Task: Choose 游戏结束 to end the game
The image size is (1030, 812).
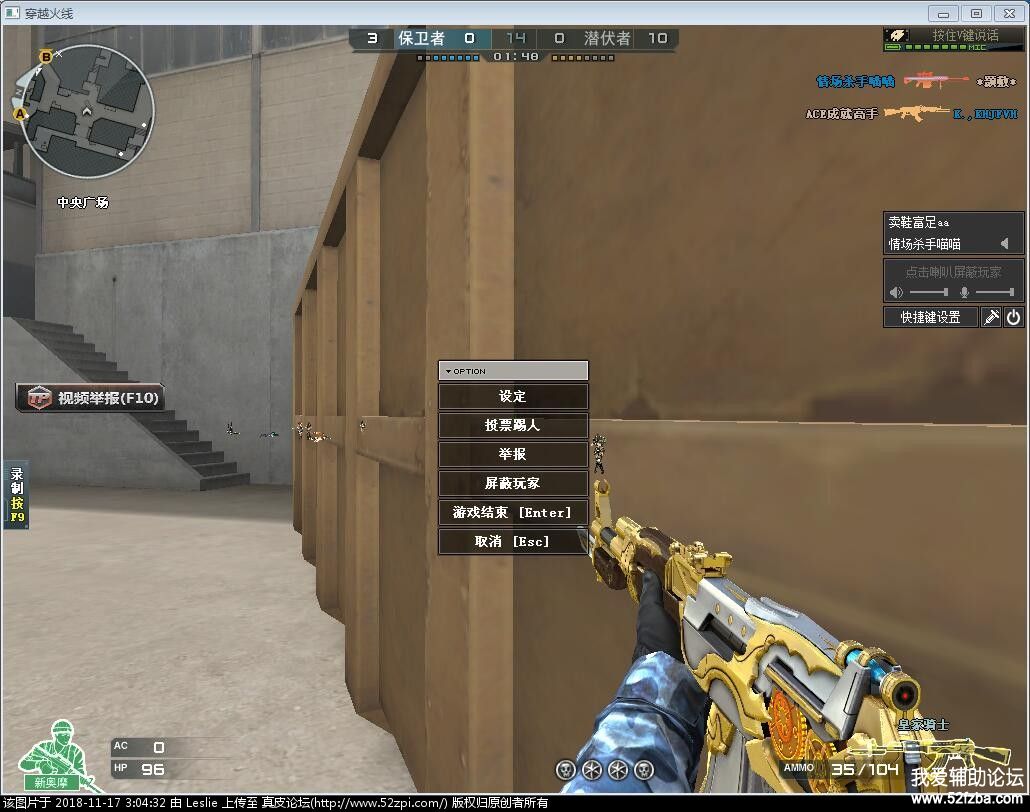Action: click(x=512, y=513)
